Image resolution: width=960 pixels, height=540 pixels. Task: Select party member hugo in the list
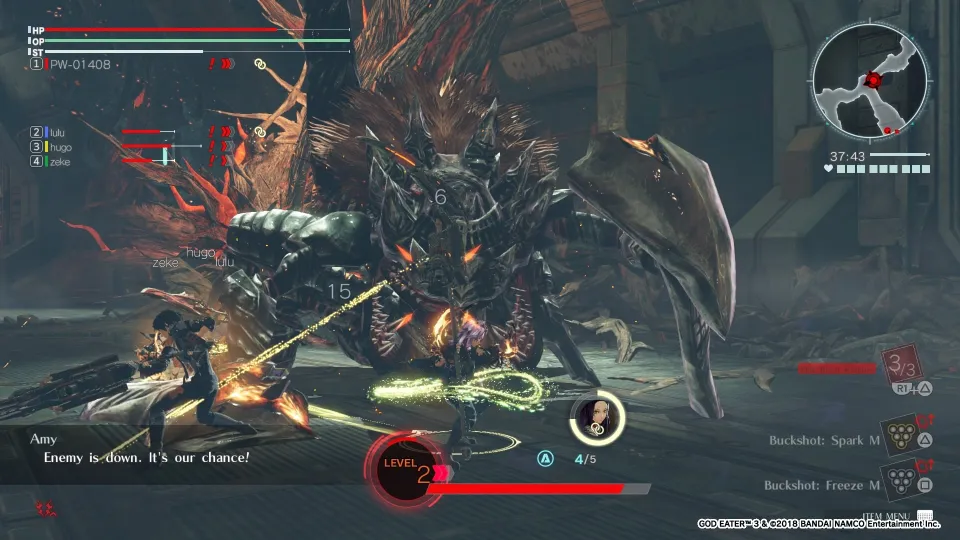pos(60,147)
